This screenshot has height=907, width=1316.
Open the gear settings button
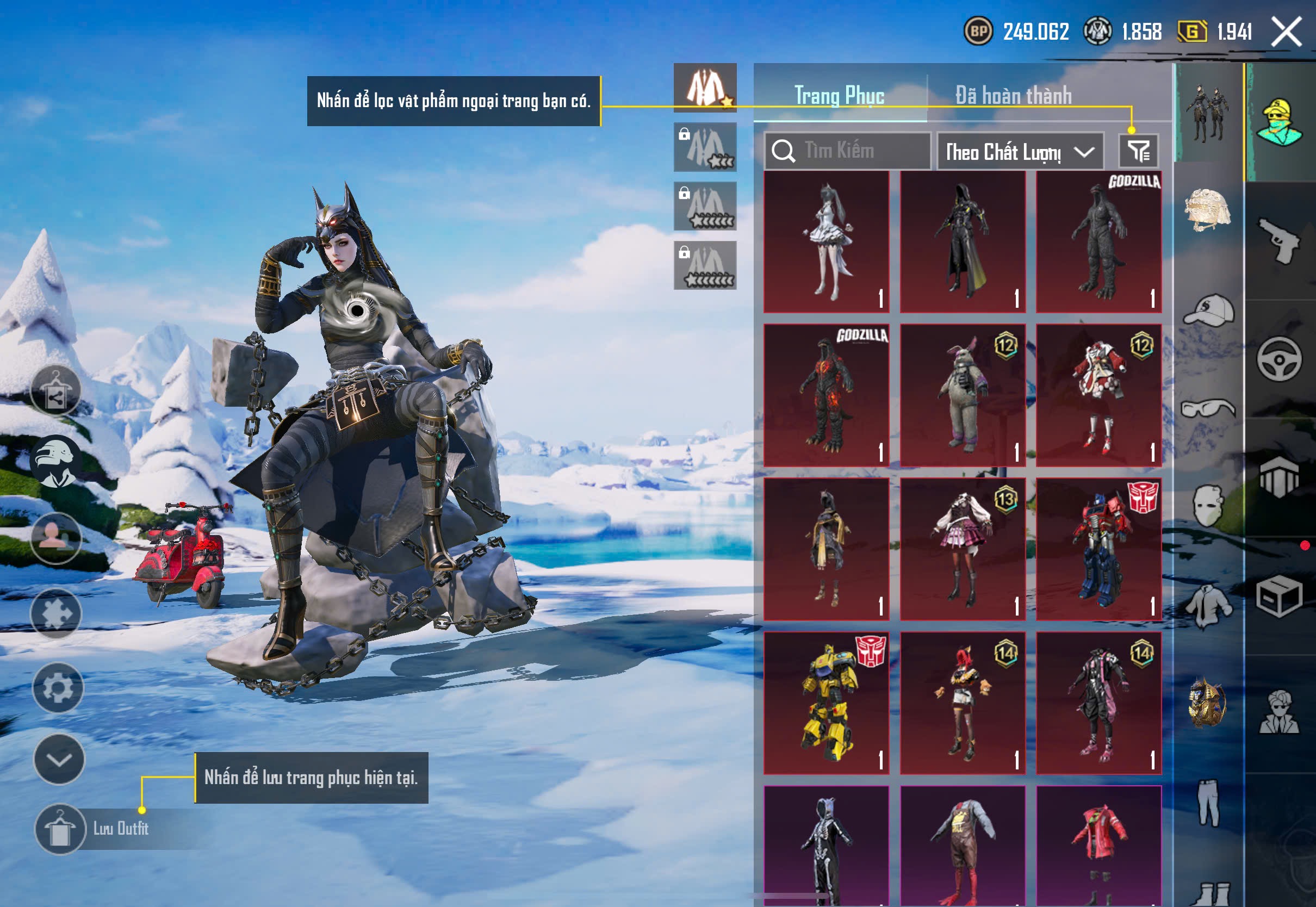[58, 688]
